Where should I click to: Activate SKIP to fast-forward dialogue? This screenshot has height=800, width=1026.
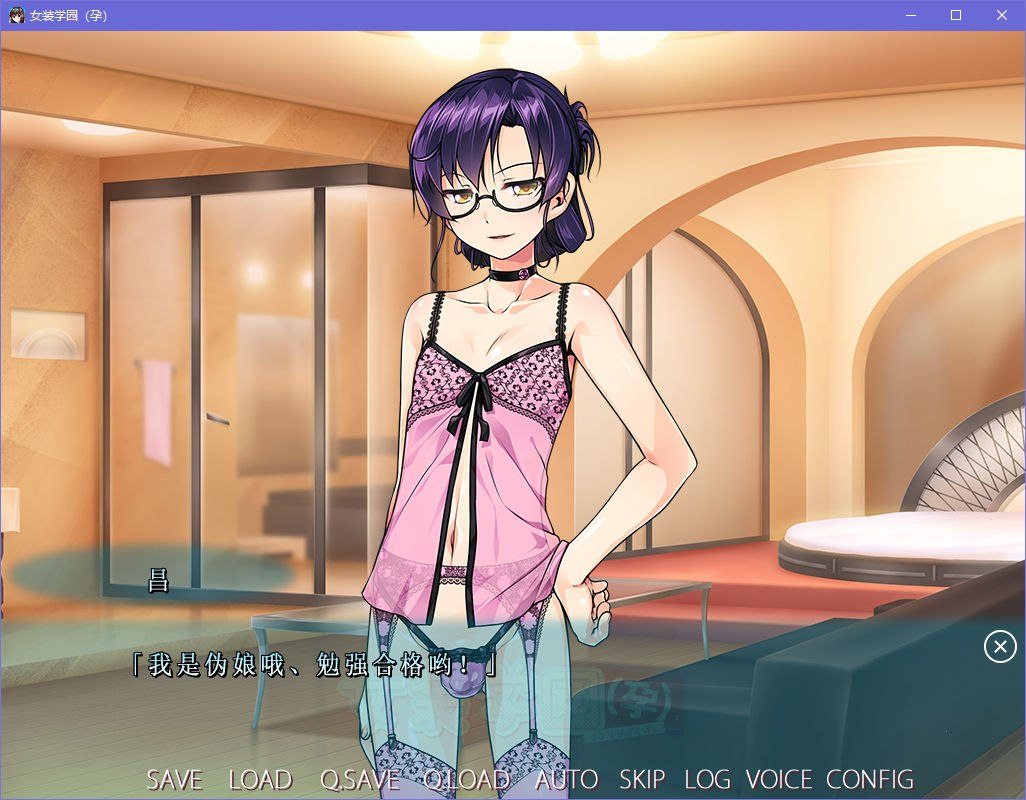(642, 780)
